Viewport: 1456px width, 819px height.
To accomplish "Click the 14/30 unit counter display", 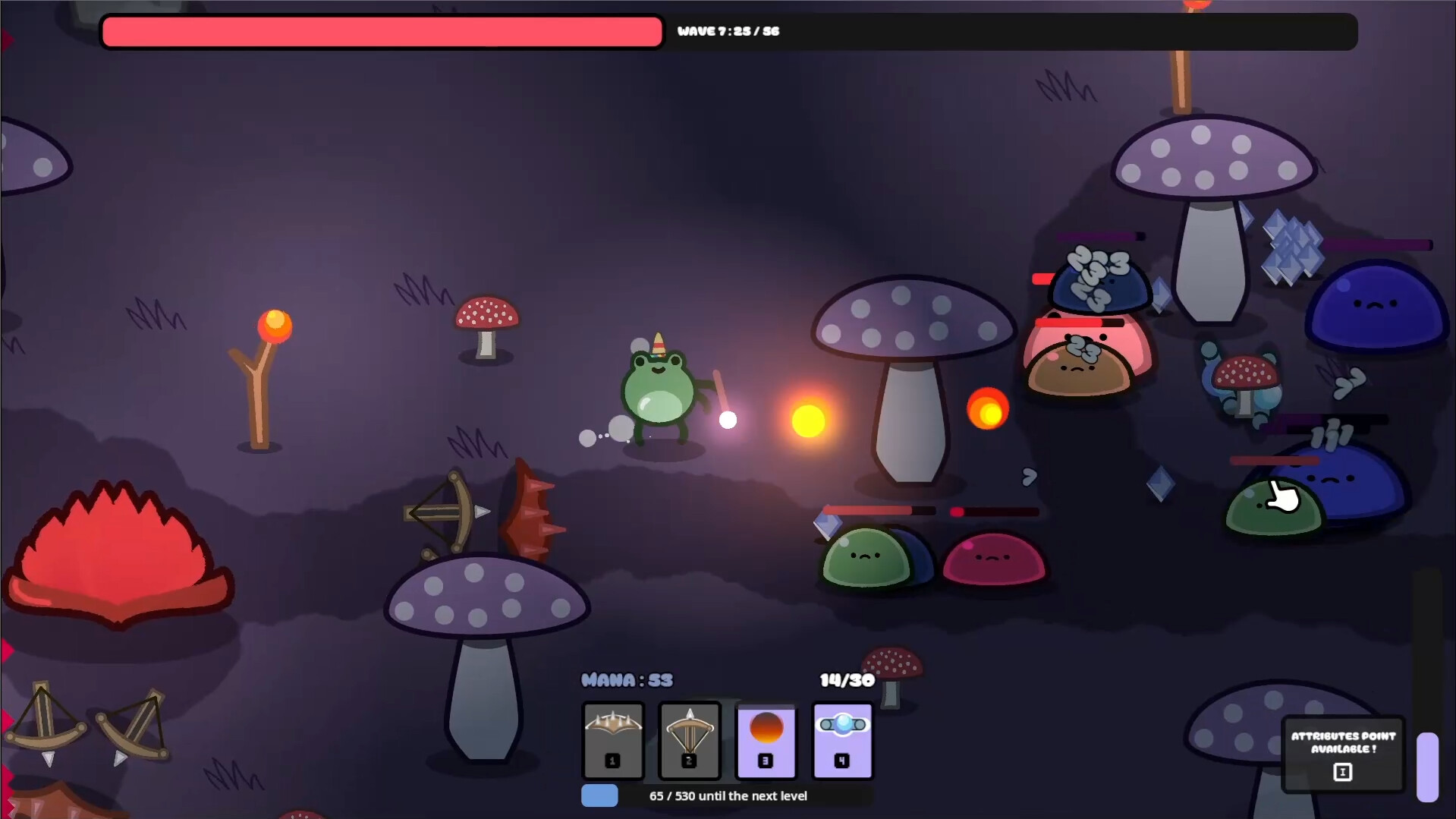I will coord(846,680).
